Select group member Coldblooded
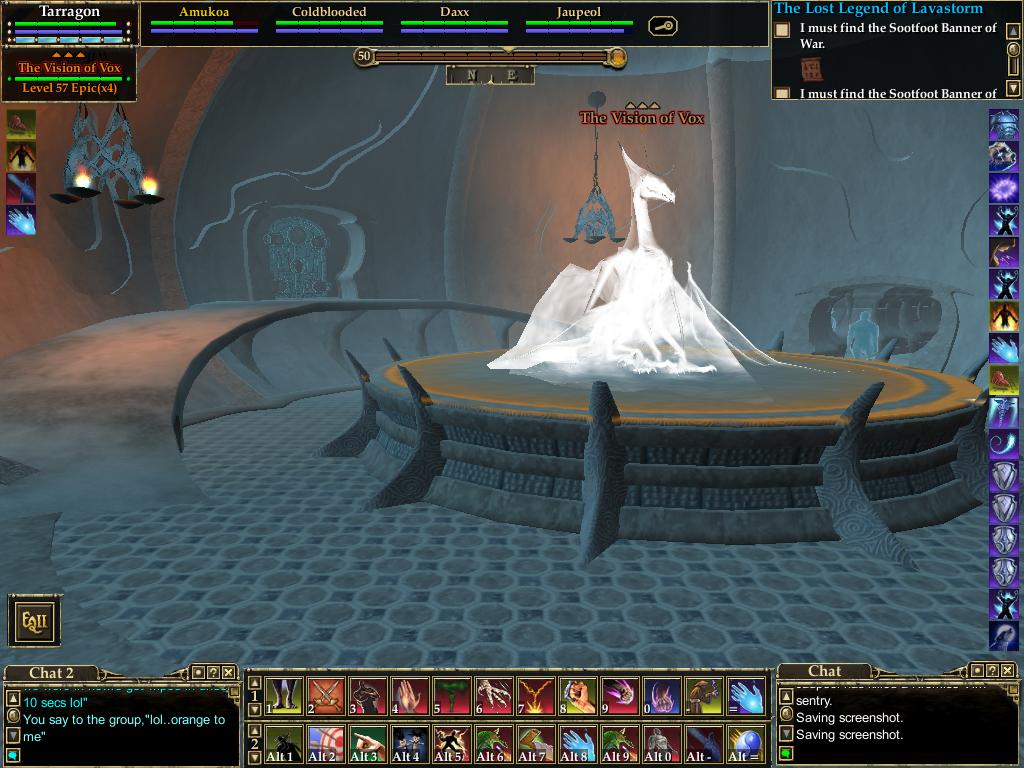 tap(329, 20)
